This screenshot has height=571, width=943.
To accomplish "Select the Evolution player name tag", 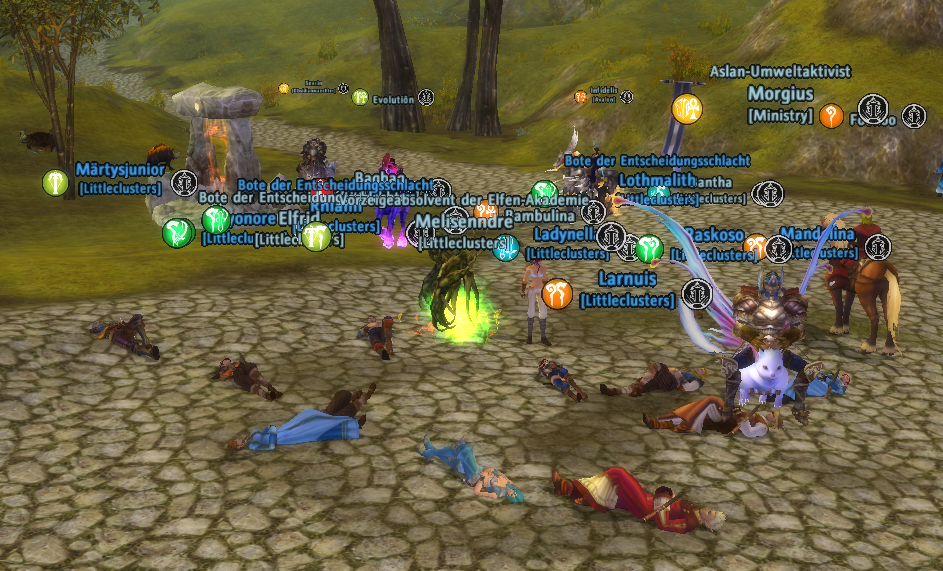I will click(393, 99).
